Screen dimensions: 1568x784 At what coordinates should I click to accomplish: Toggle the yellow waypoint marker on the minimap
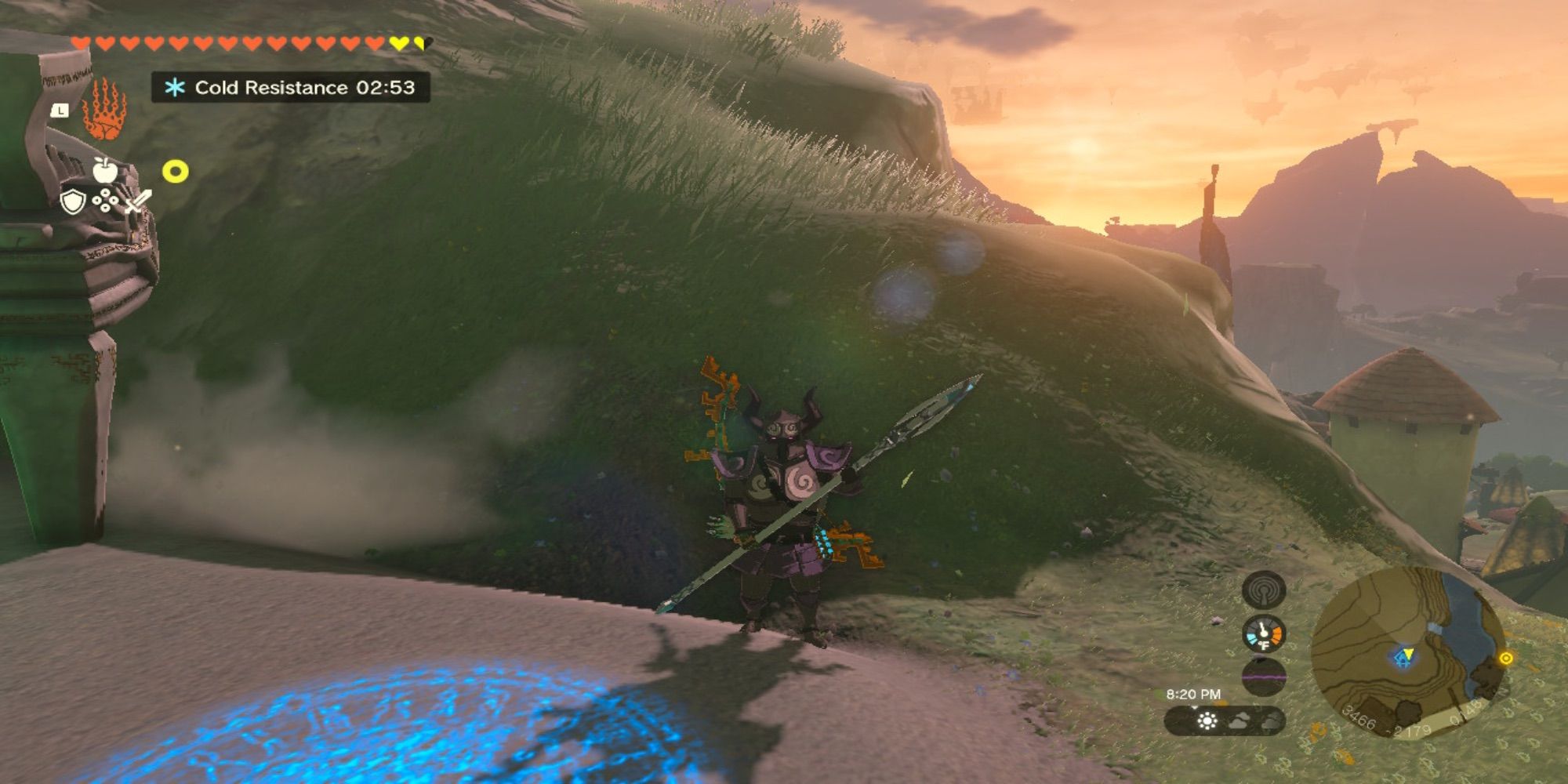(1506, 659)
